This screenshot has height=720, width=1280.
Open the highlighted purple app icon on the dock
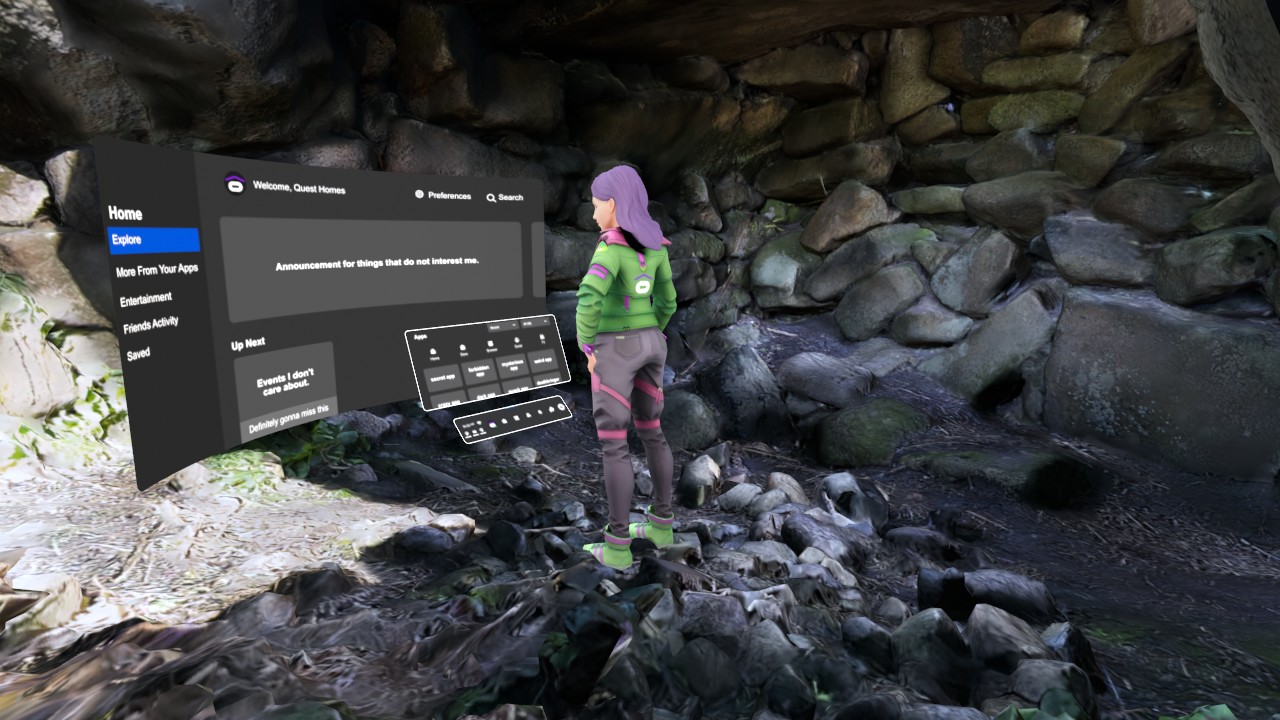coord(492,424)
